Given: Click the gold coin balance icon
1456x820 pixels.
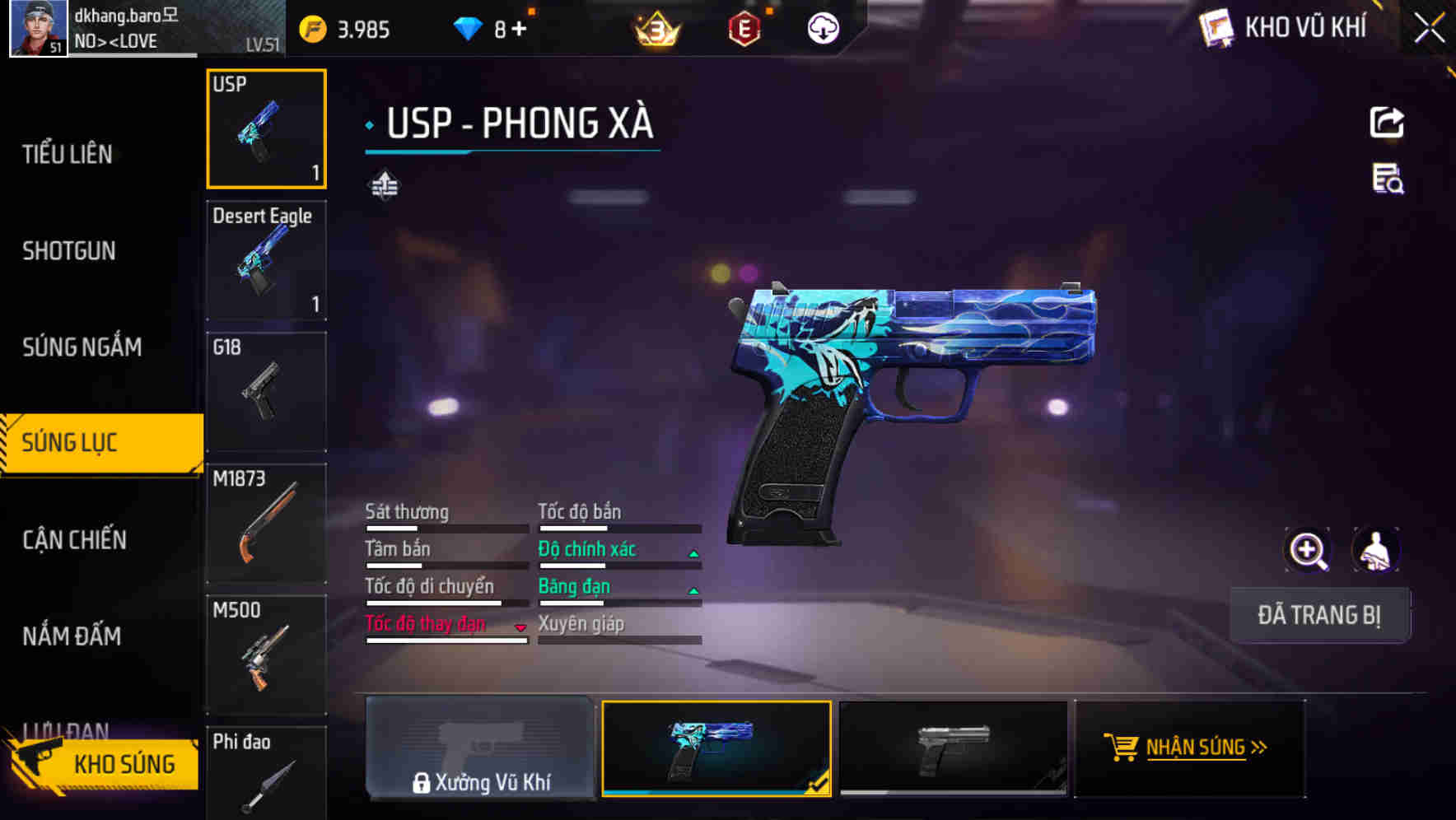Looking at the screenshot, I should coord(310,28).
